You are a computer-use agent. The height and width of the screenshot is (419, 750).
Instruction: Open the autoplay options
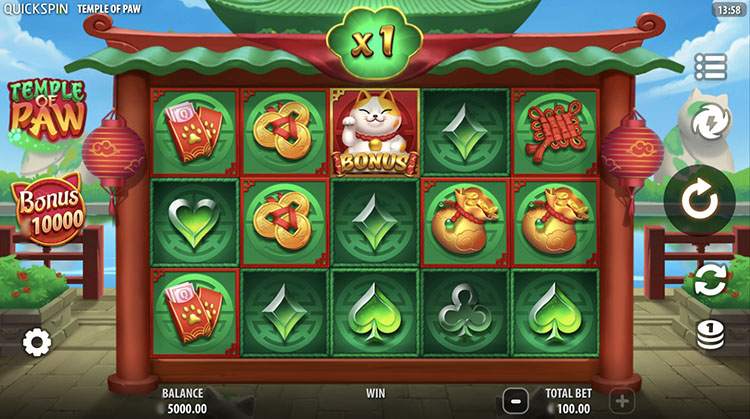pyautogui.click(x=709, y=279)
